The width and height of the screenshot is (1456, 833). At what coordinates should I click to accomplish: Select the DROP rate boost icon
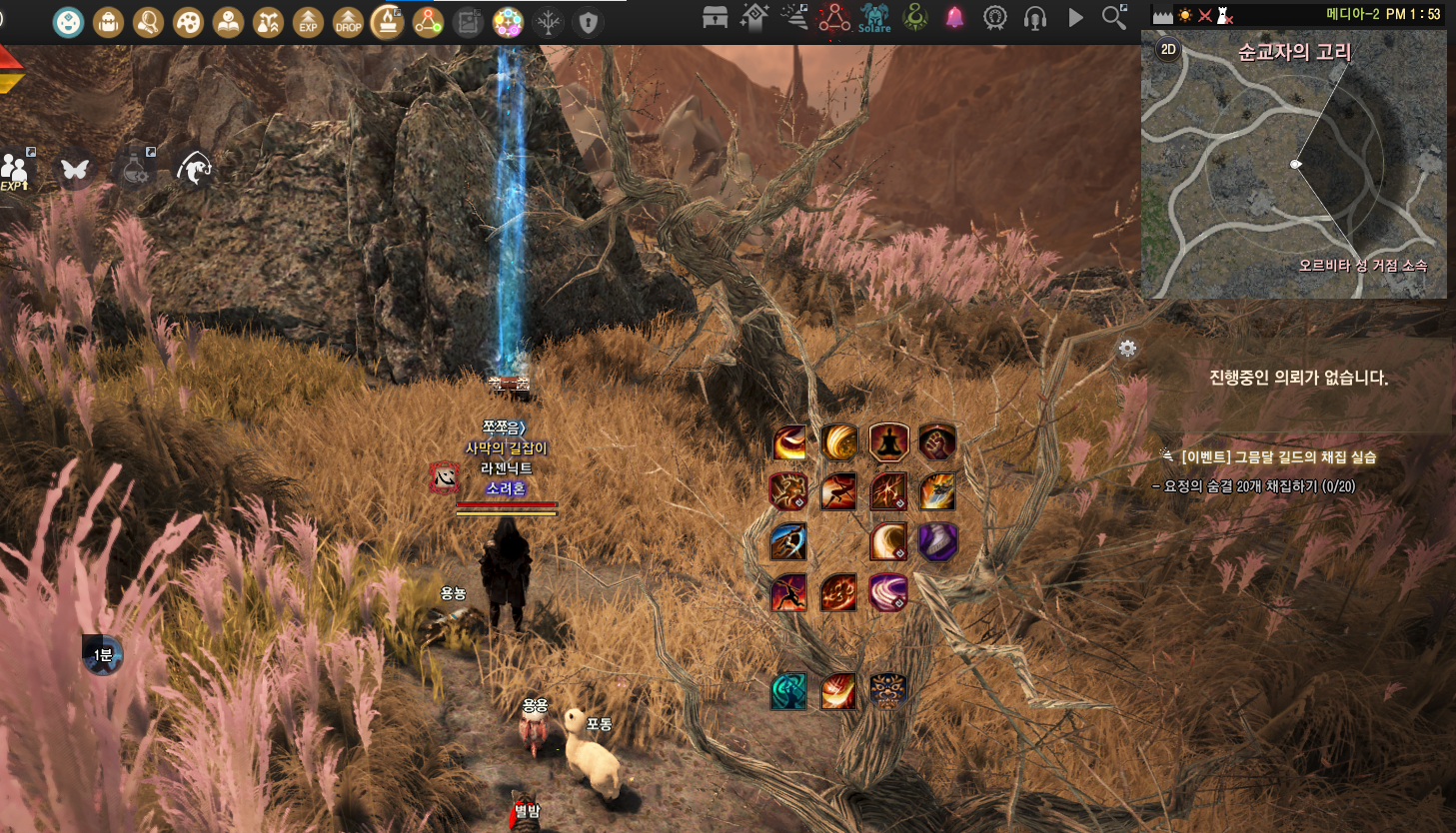348,21
